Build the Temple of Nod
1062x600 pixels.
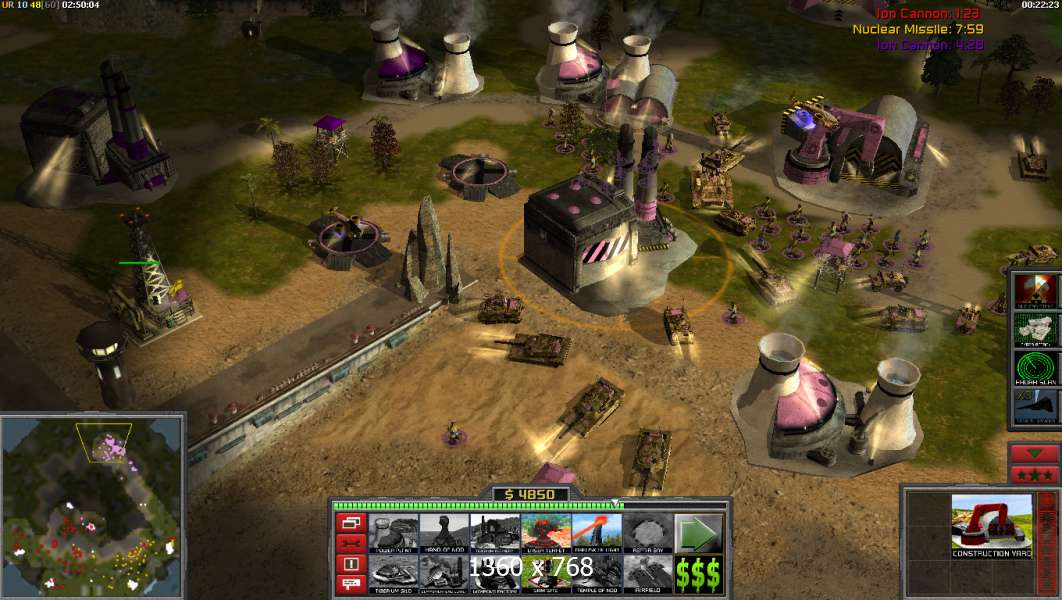pos(597,572)
